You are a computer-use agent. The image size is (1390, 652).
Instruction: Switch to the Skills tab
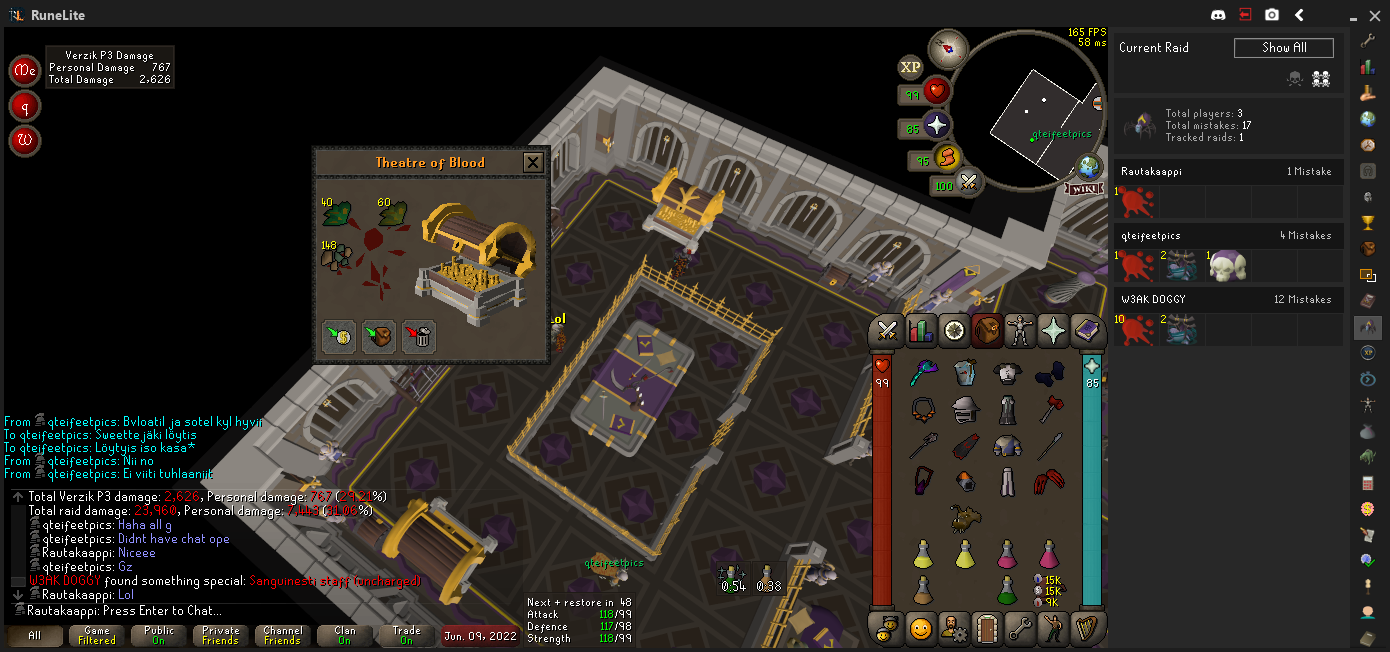click(920, 330)
